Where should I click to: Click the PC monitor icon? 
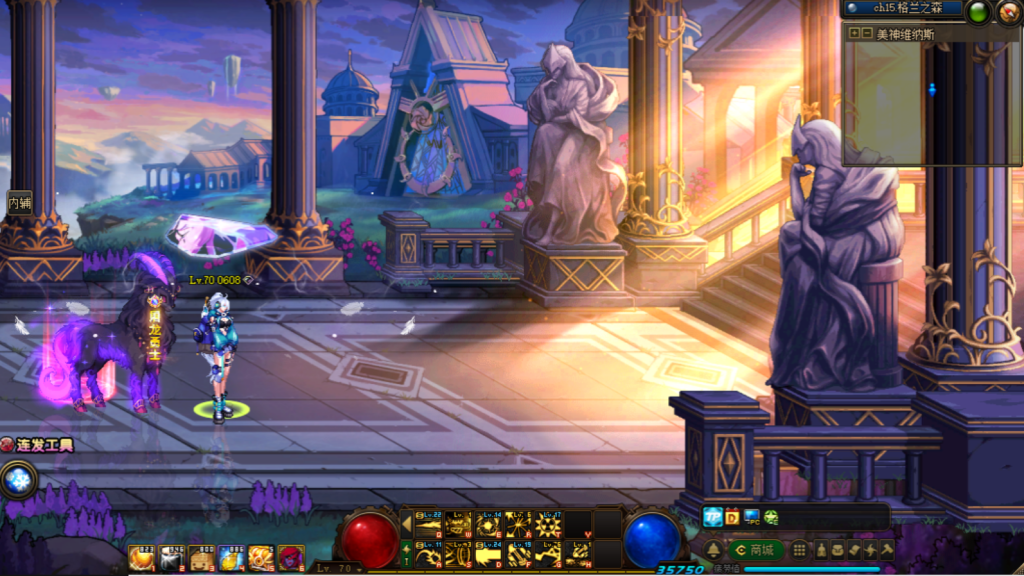tap(751, 517)
